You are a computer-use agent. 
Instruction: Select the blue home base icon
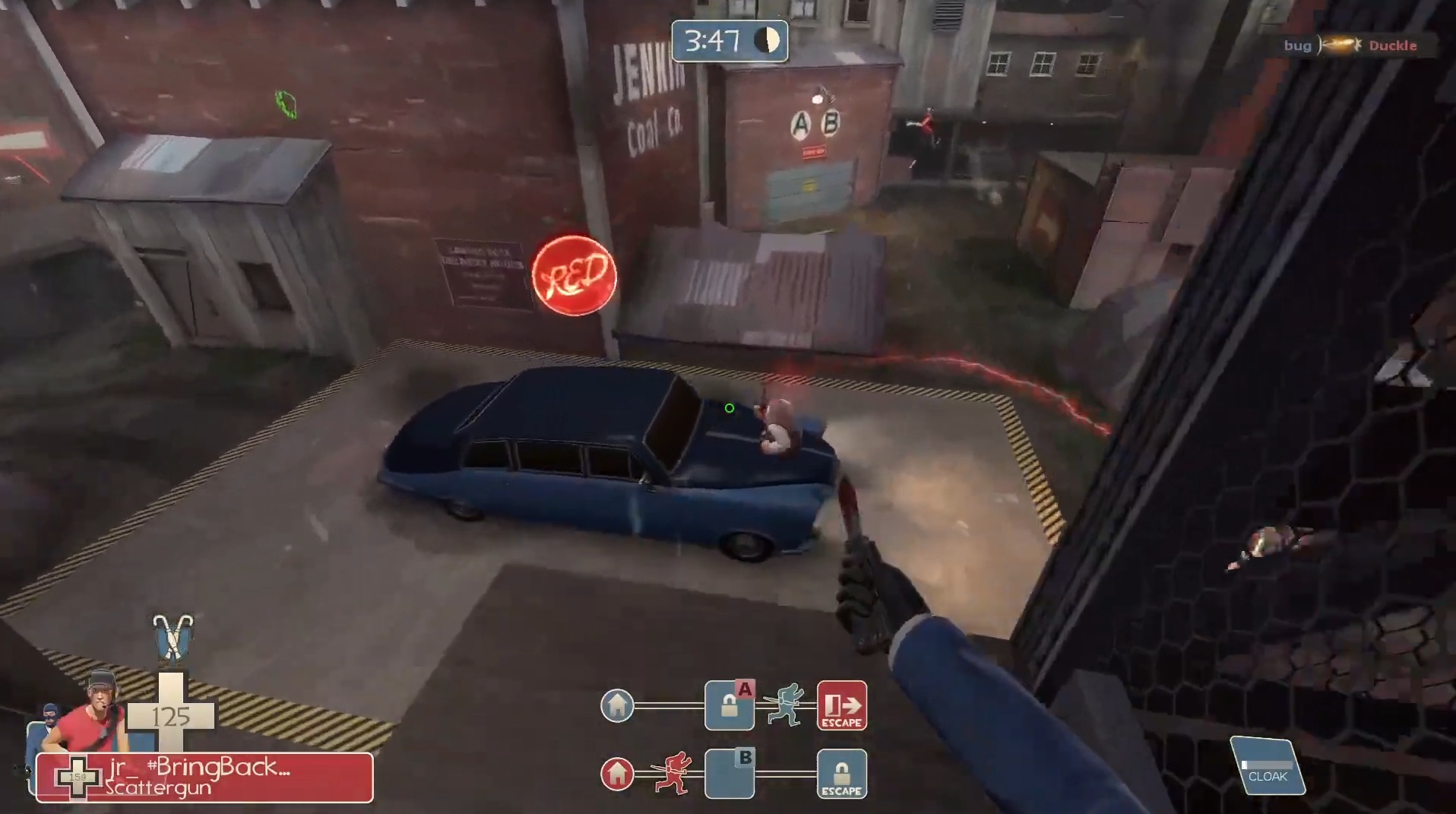click(617, 705)
